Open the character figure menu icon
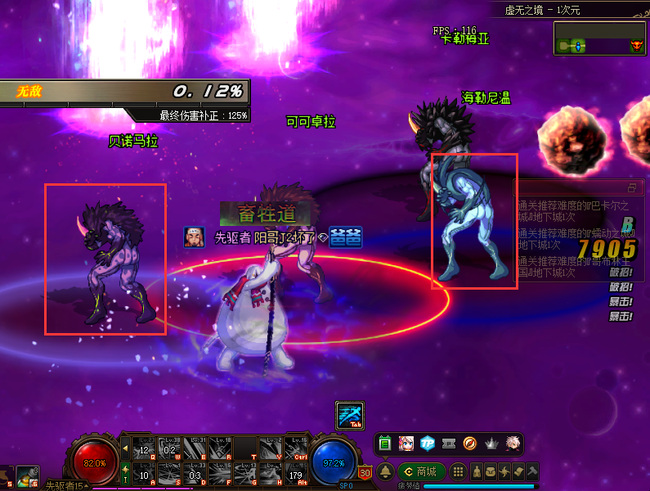Image resolution: width=650 pixels, height=491 pixels. [x=476, y=471]
